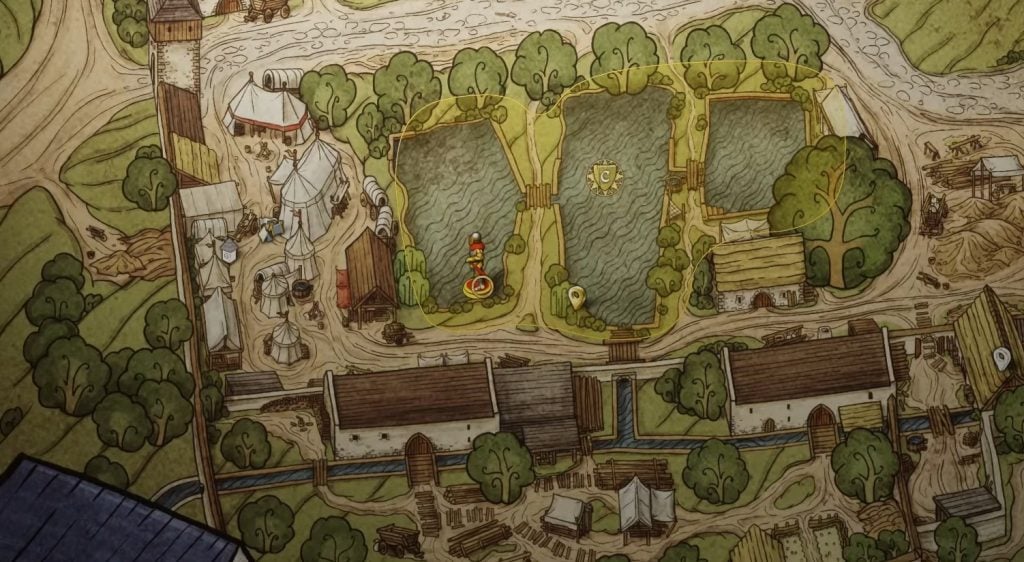The width and height of the screenshot is (1024, 562).
Task: Select the red player figure marker
Action: (479, 268)
